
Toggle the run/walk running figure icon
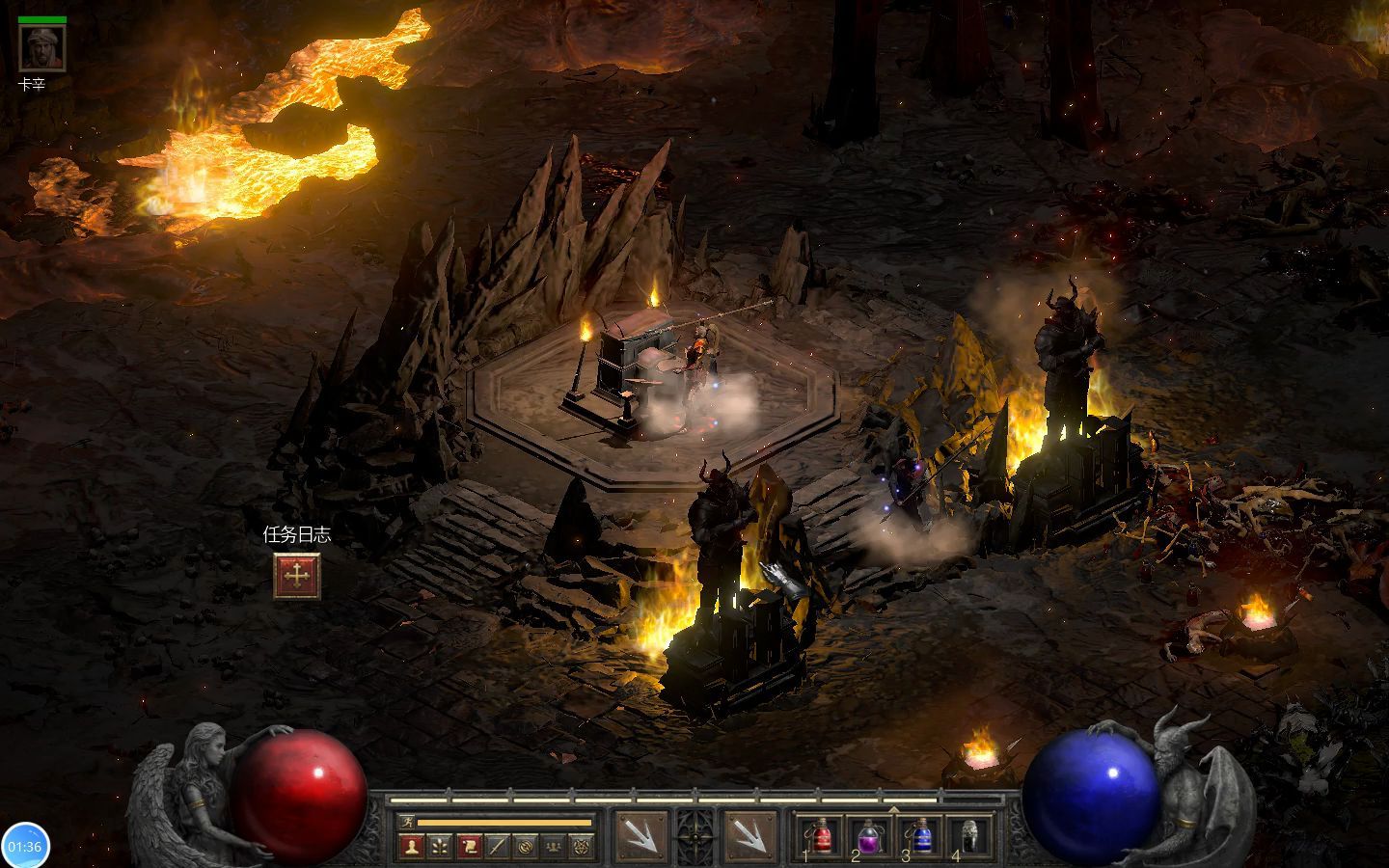(x=409, y=823)
